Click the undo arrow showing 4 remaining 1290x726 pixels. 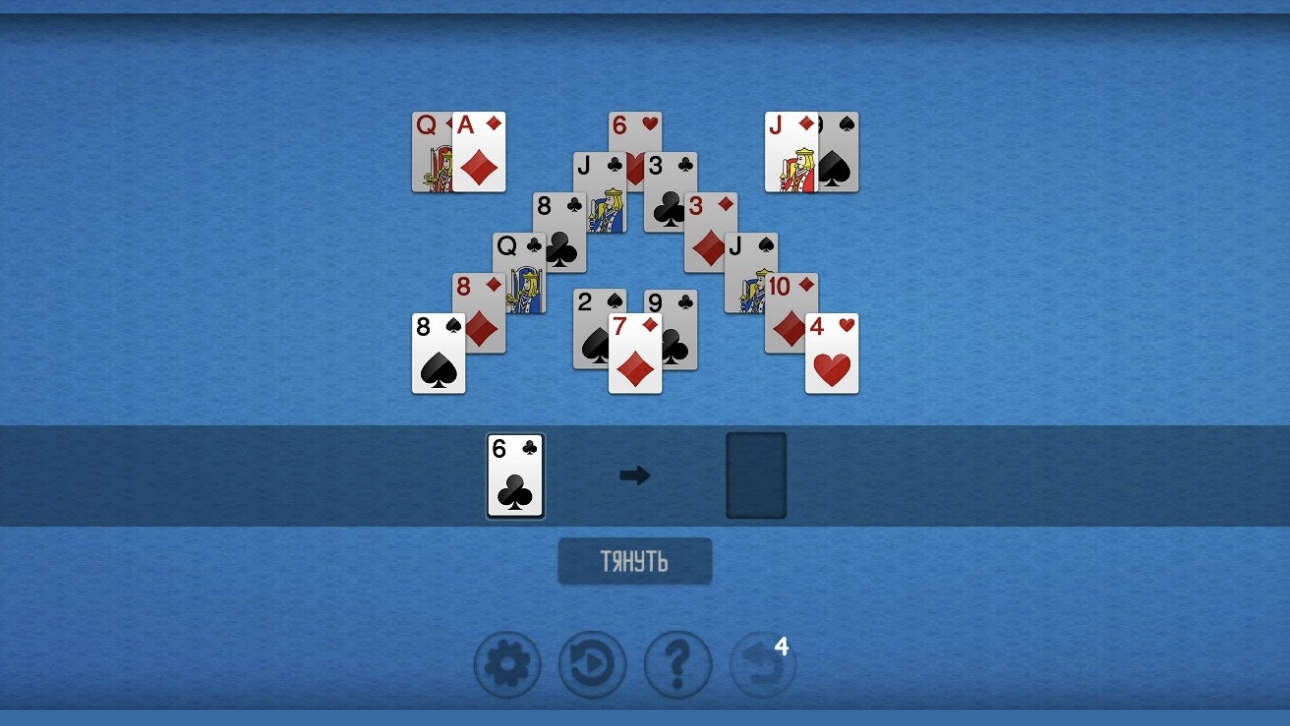[x=760, y=663]
